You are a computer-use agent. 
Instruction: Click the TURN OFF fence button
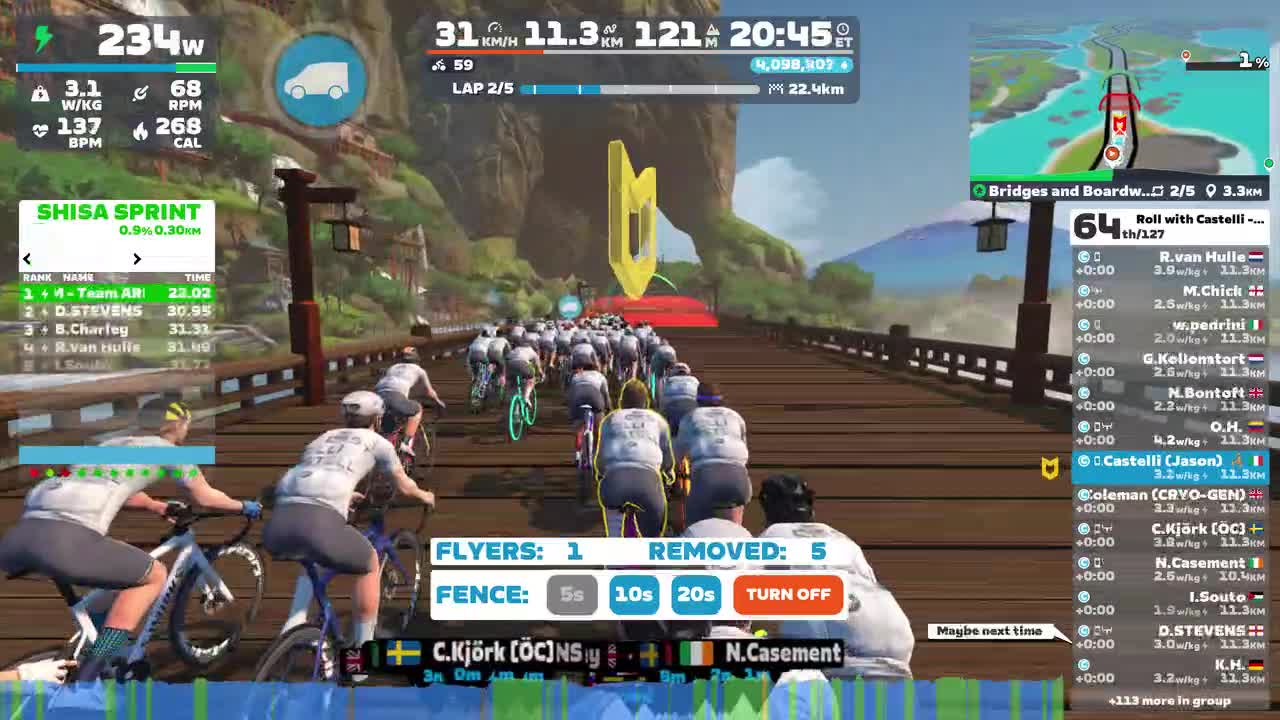pos(787,595)
